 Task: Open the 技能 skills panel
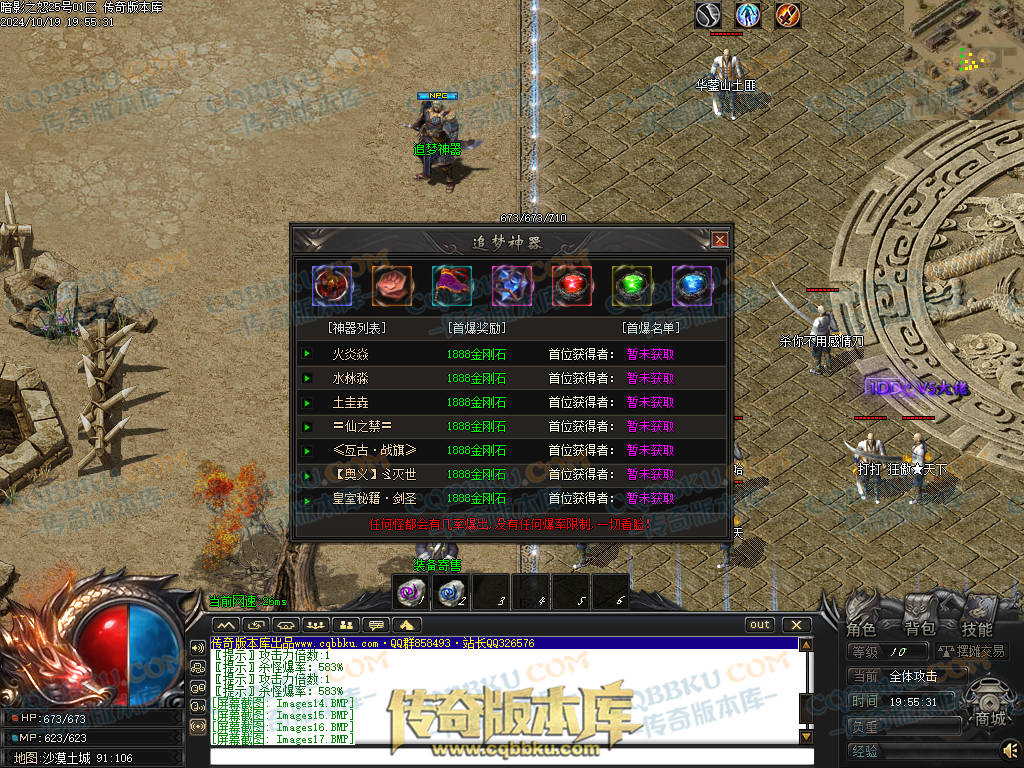[x=977, y=629]
